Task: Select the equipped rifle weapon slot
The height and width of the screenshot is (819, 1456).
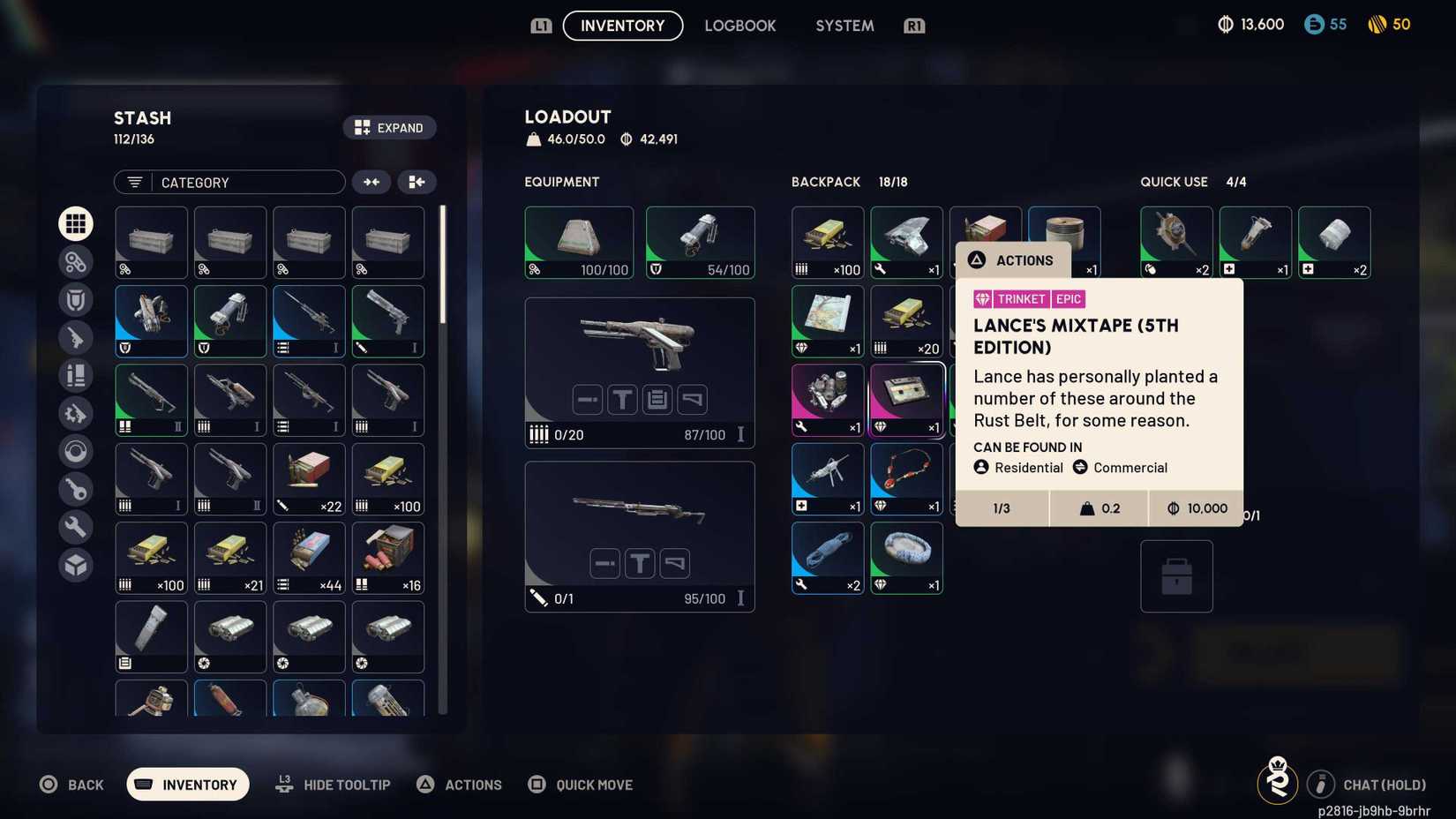Action: click(639, 536)
